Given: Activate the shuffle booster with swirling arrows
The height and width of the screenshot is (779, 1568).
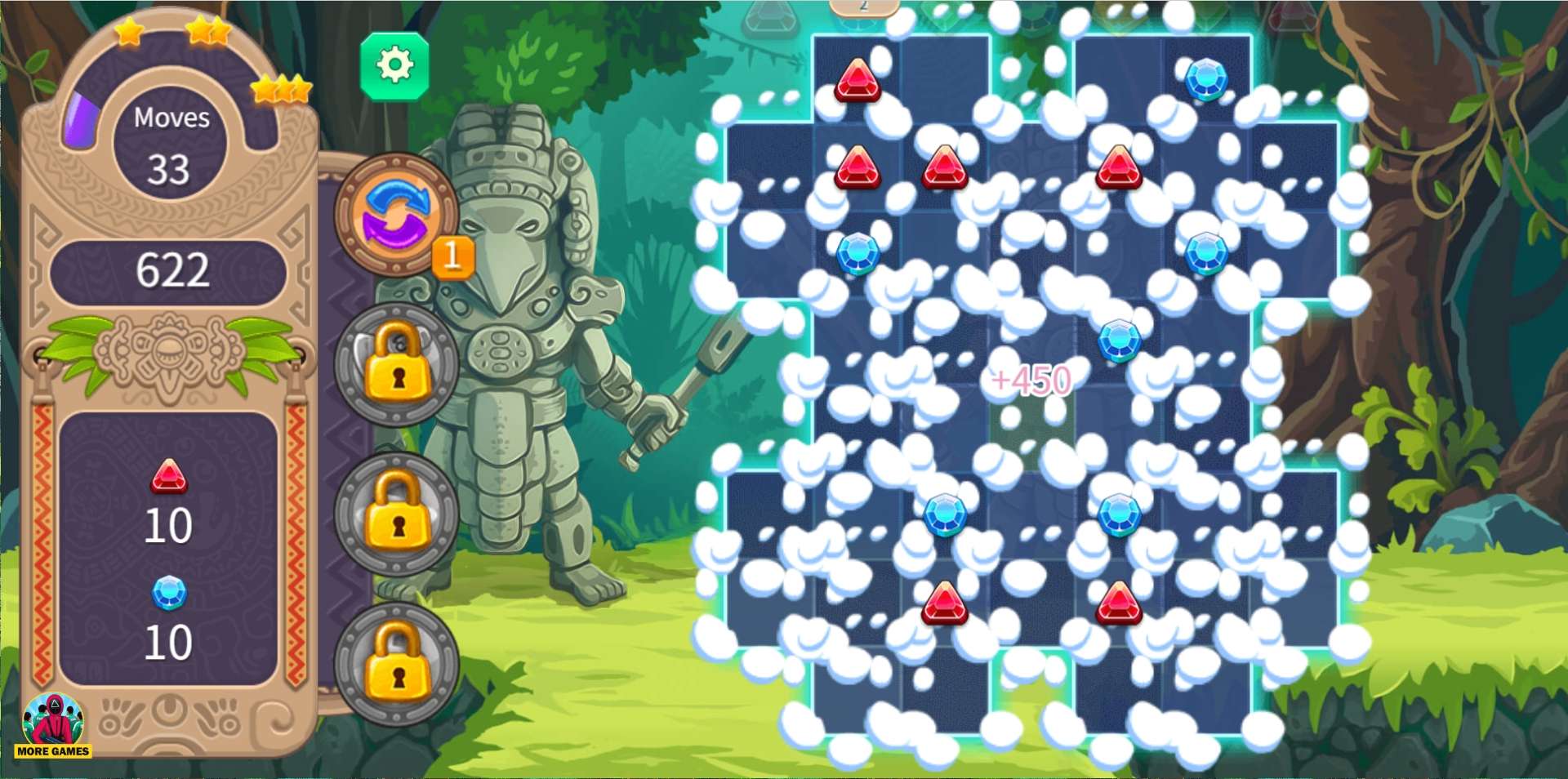Looking at the screenshot, I should tap(396, 214).
